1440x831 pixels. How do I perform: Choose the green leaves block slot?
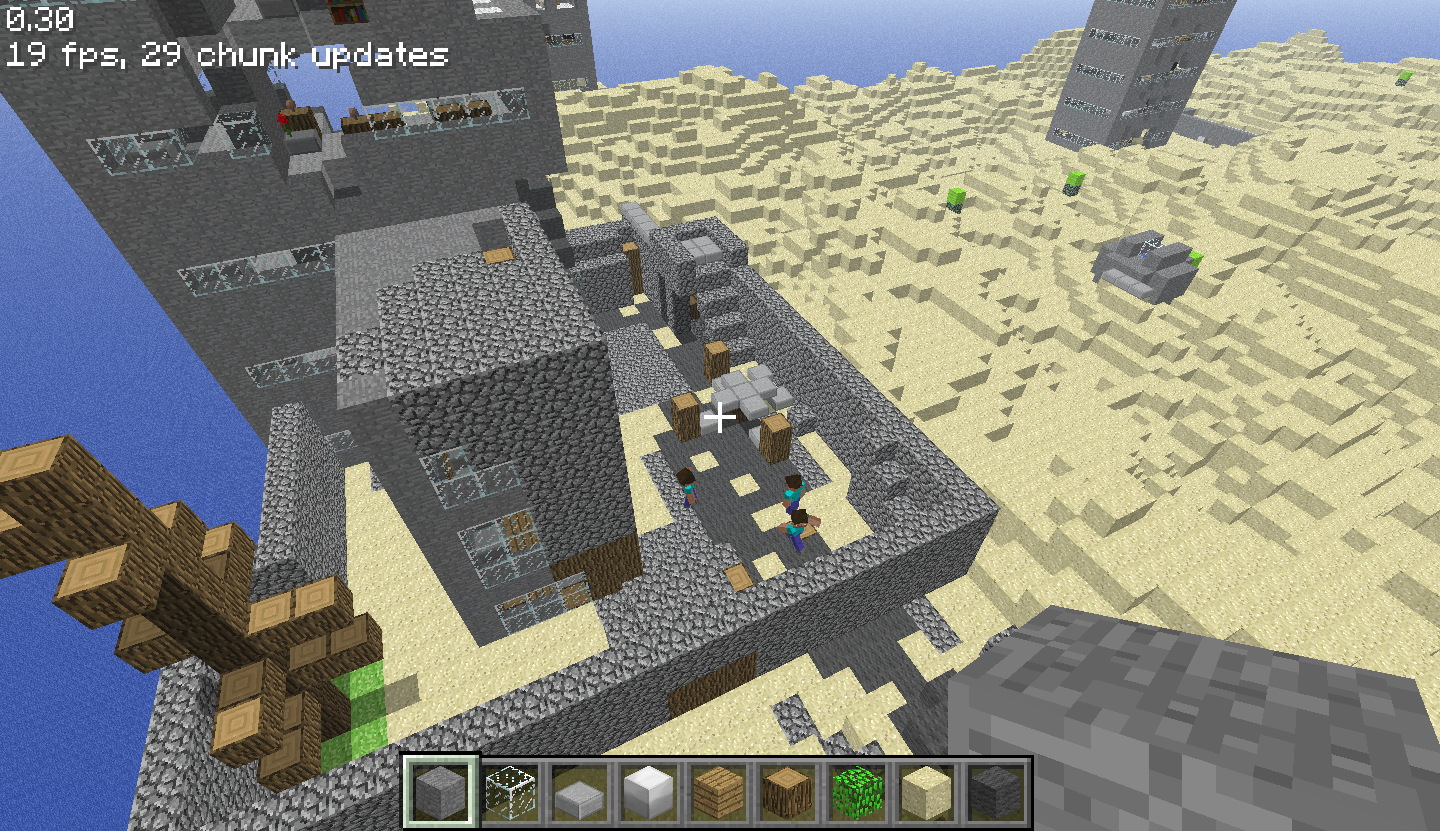pos(857,792)
